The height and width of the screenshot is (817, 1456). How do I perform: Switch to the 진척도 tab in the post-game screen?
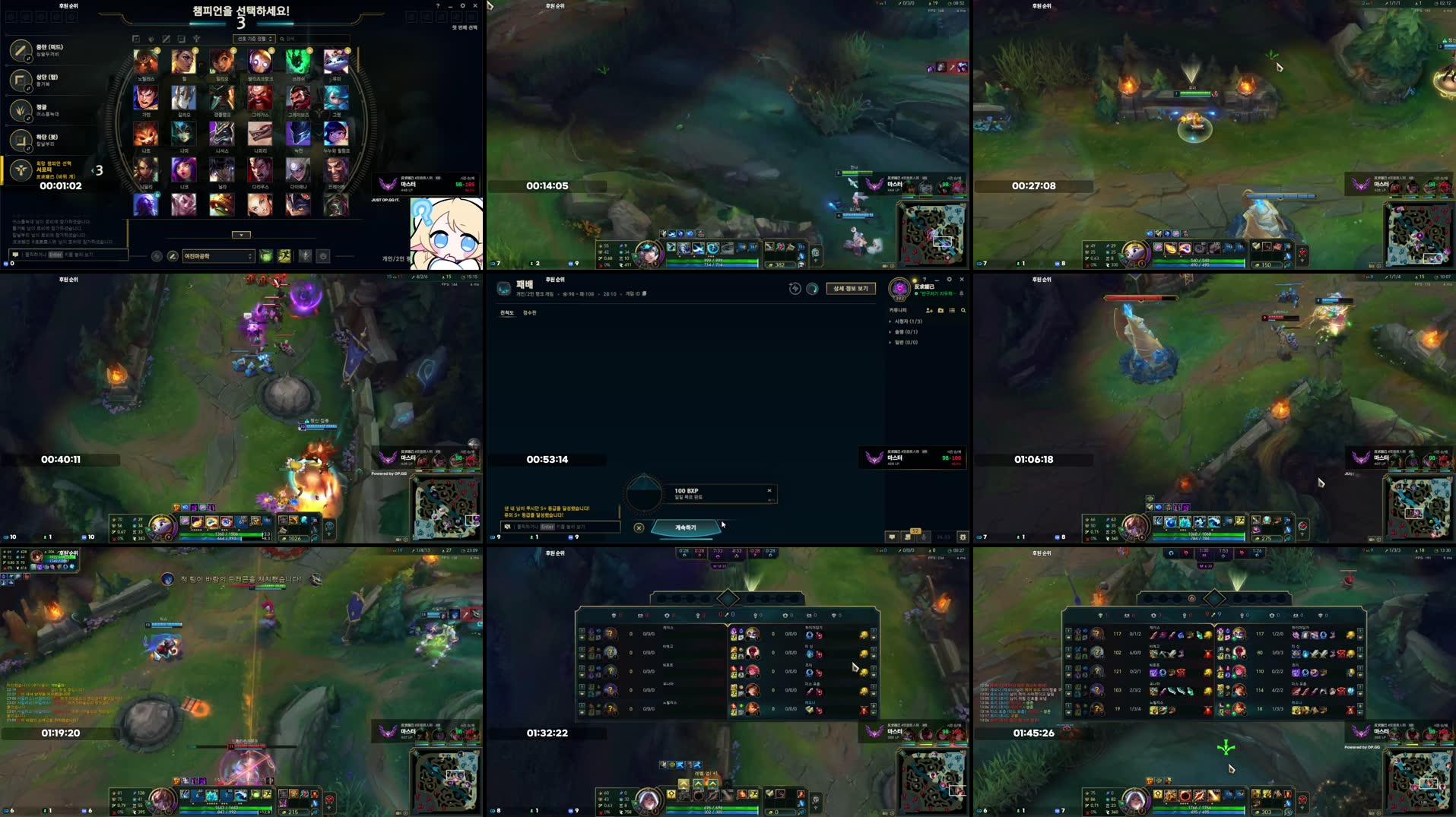[x=508, y=312]
